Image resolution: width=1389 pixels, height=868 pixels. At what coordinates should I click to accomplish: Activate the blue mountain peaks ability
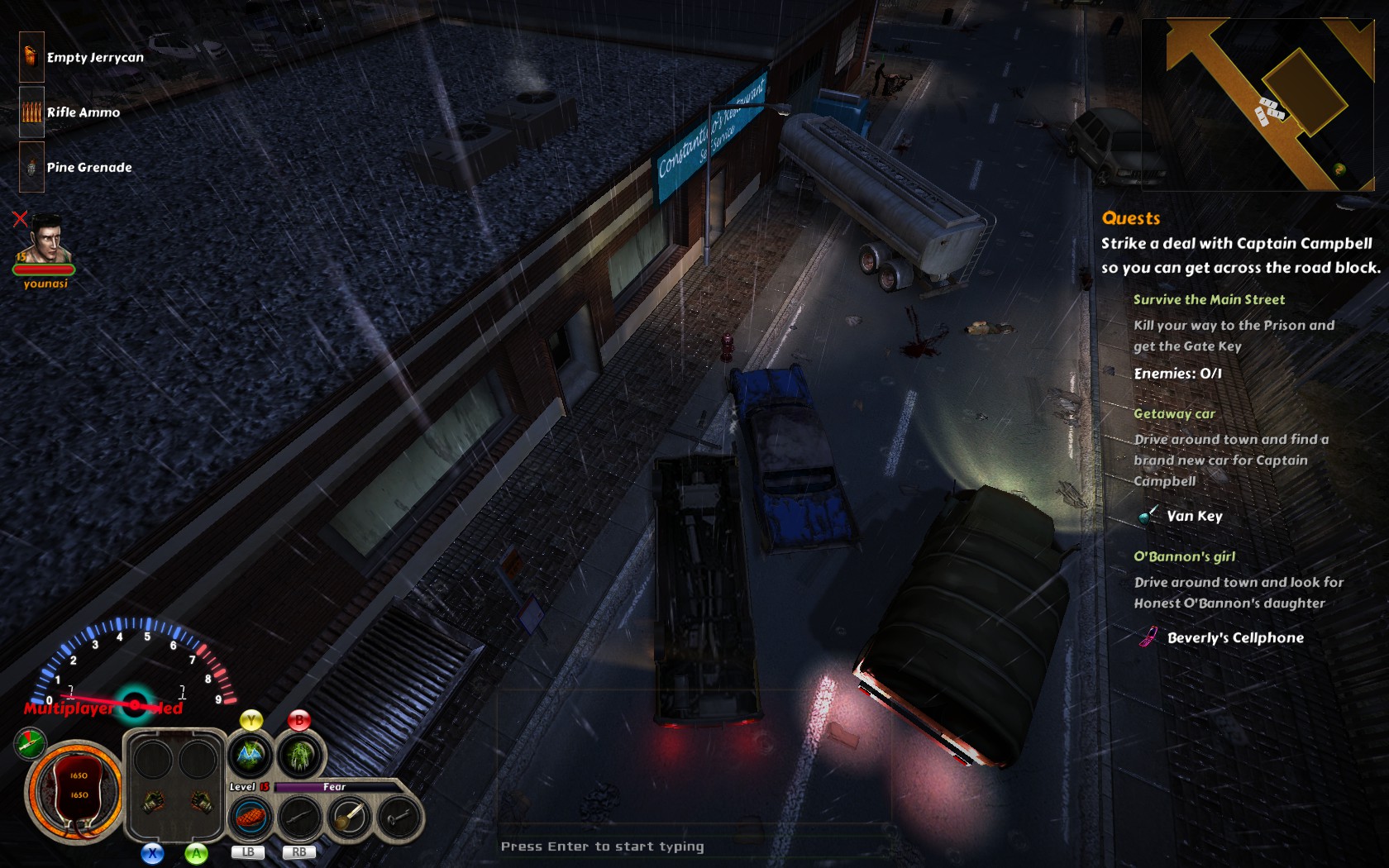pos(251,754)
